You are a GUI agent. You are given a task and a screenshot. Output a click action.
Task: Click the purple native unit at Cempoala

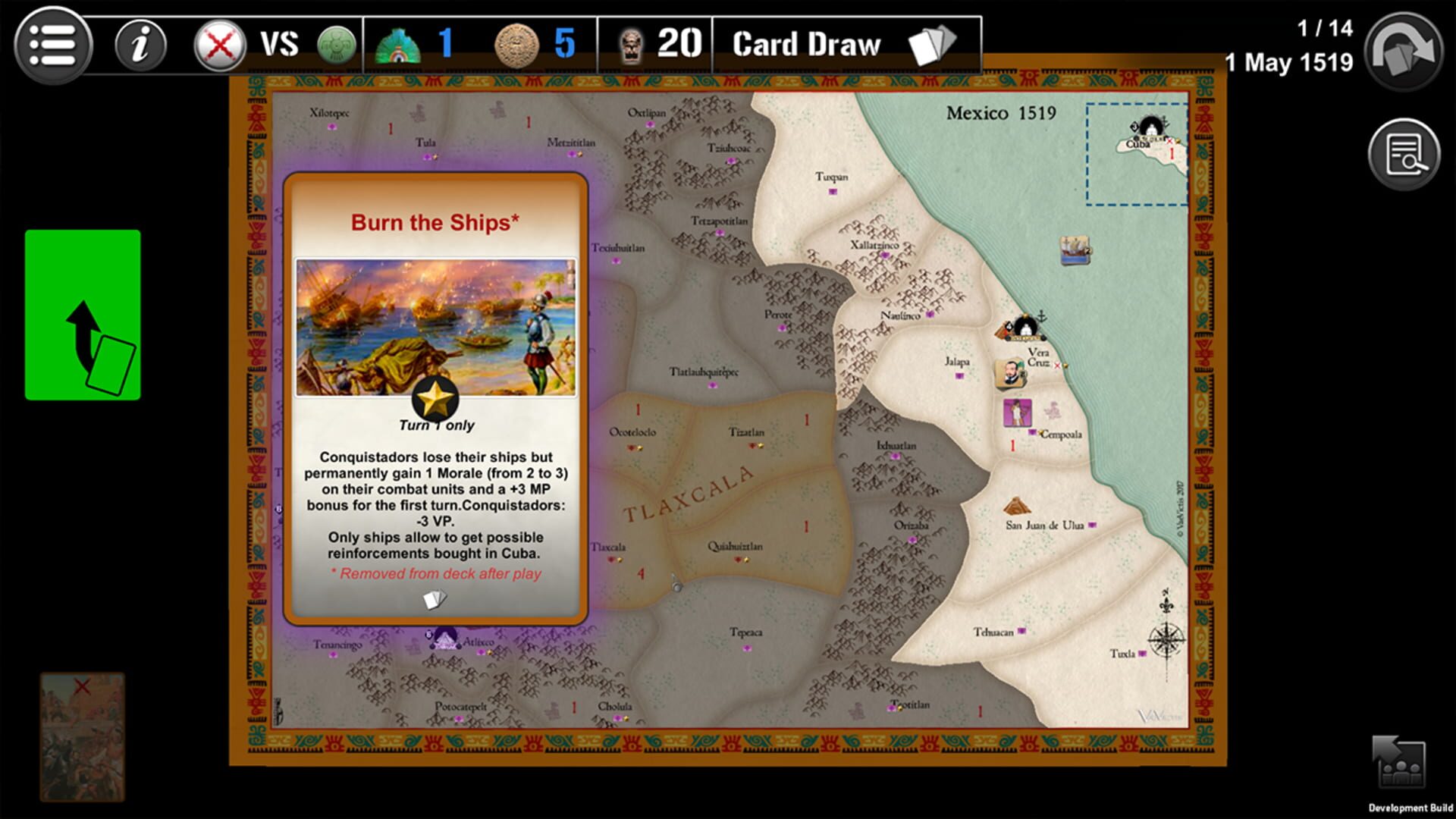[x=1016, y=412]
